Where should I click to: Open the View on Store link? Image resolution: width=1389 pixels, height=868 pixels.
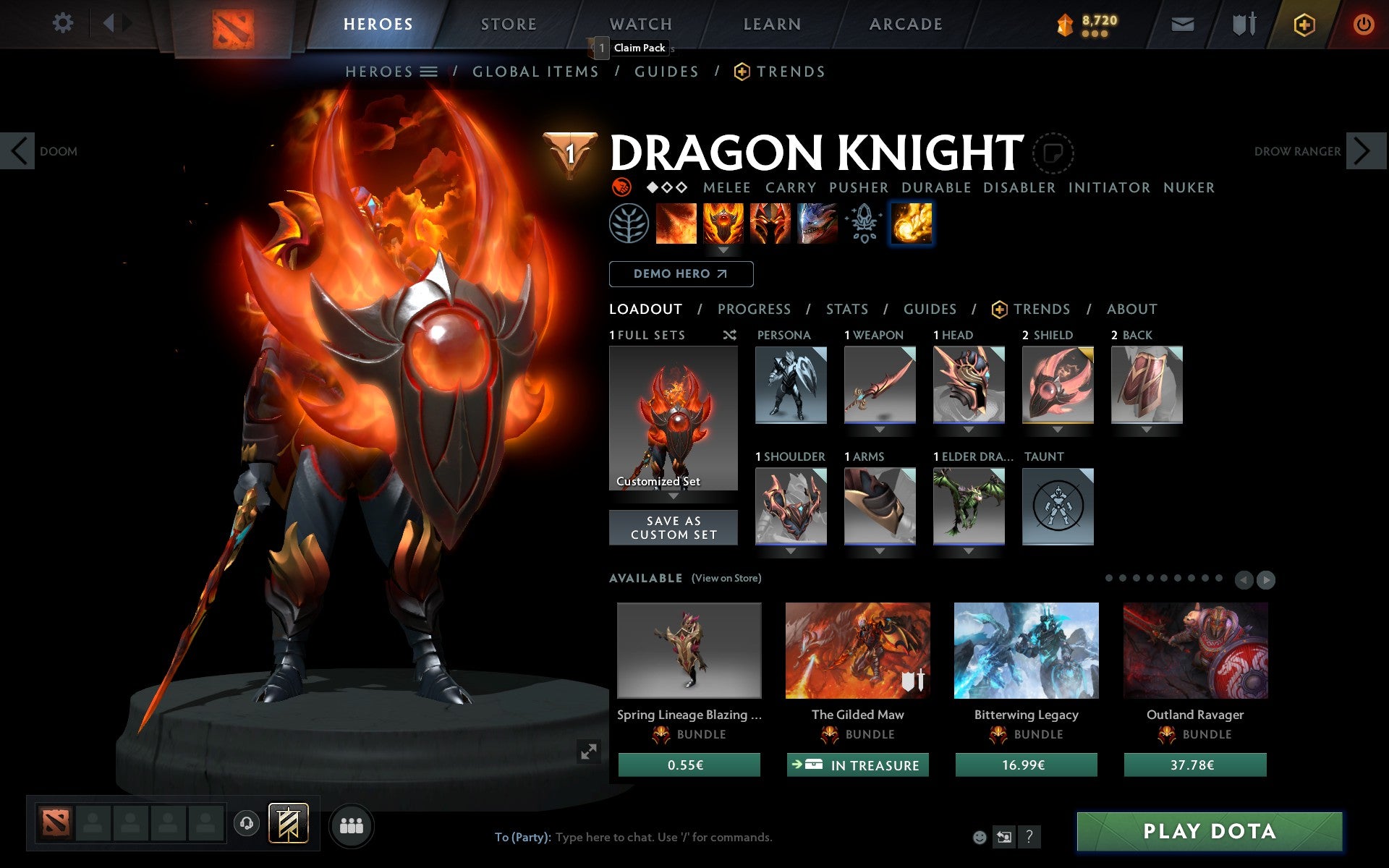pyautogui.click(x=726, y=579)
